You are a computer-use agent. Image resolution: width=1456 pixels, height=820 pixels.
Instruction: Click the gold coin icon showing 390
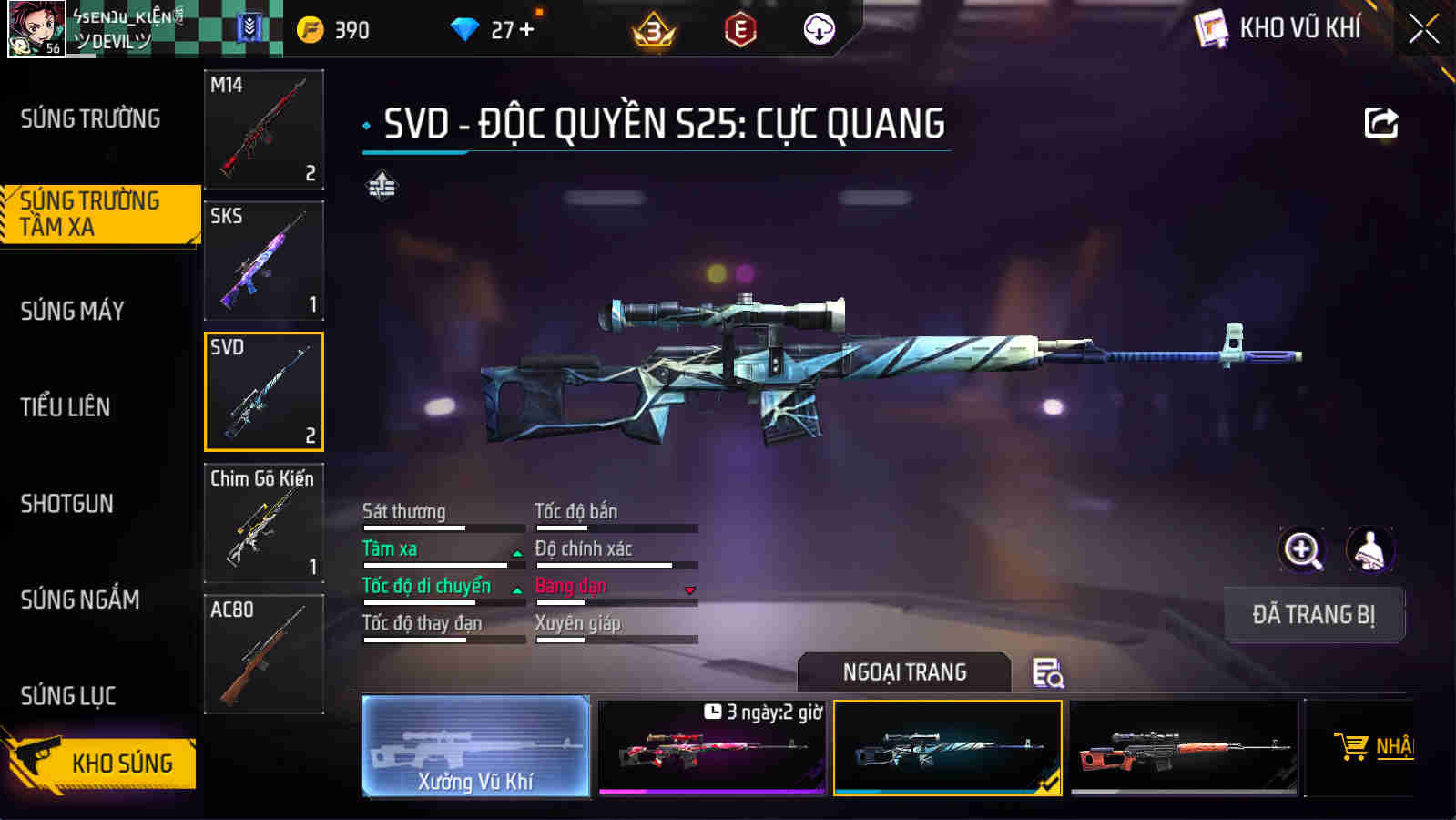(x=312, y=27)
